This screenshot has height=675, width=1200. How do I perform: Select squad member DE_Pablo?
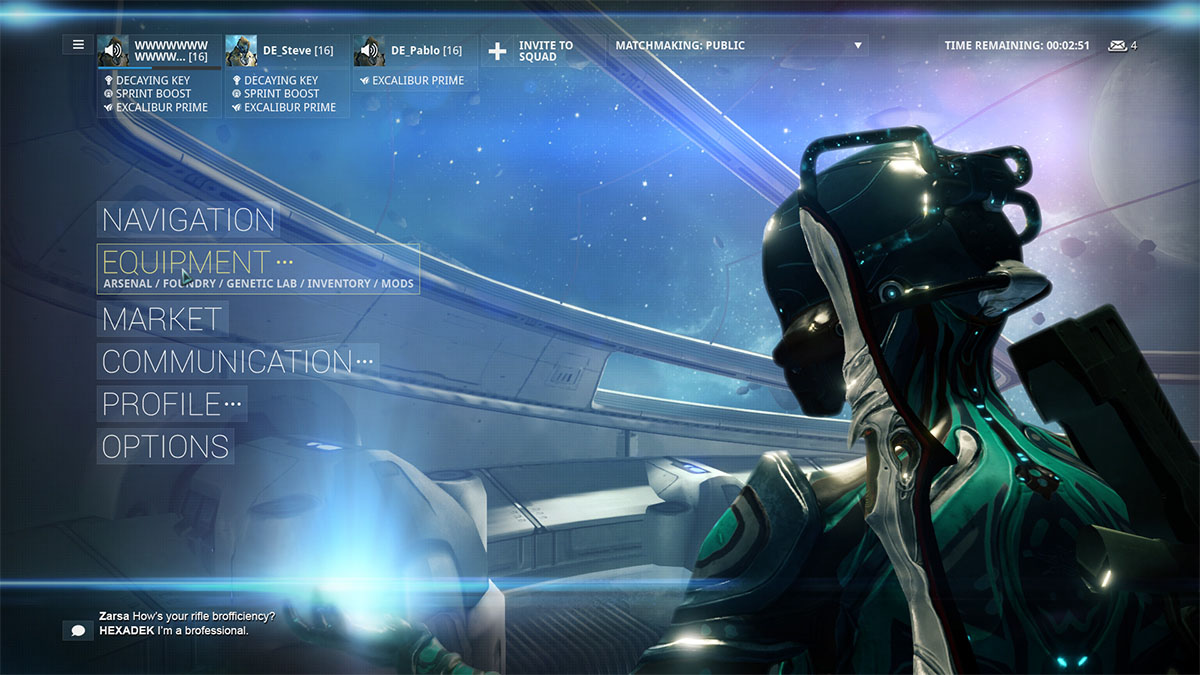point(414,51)
